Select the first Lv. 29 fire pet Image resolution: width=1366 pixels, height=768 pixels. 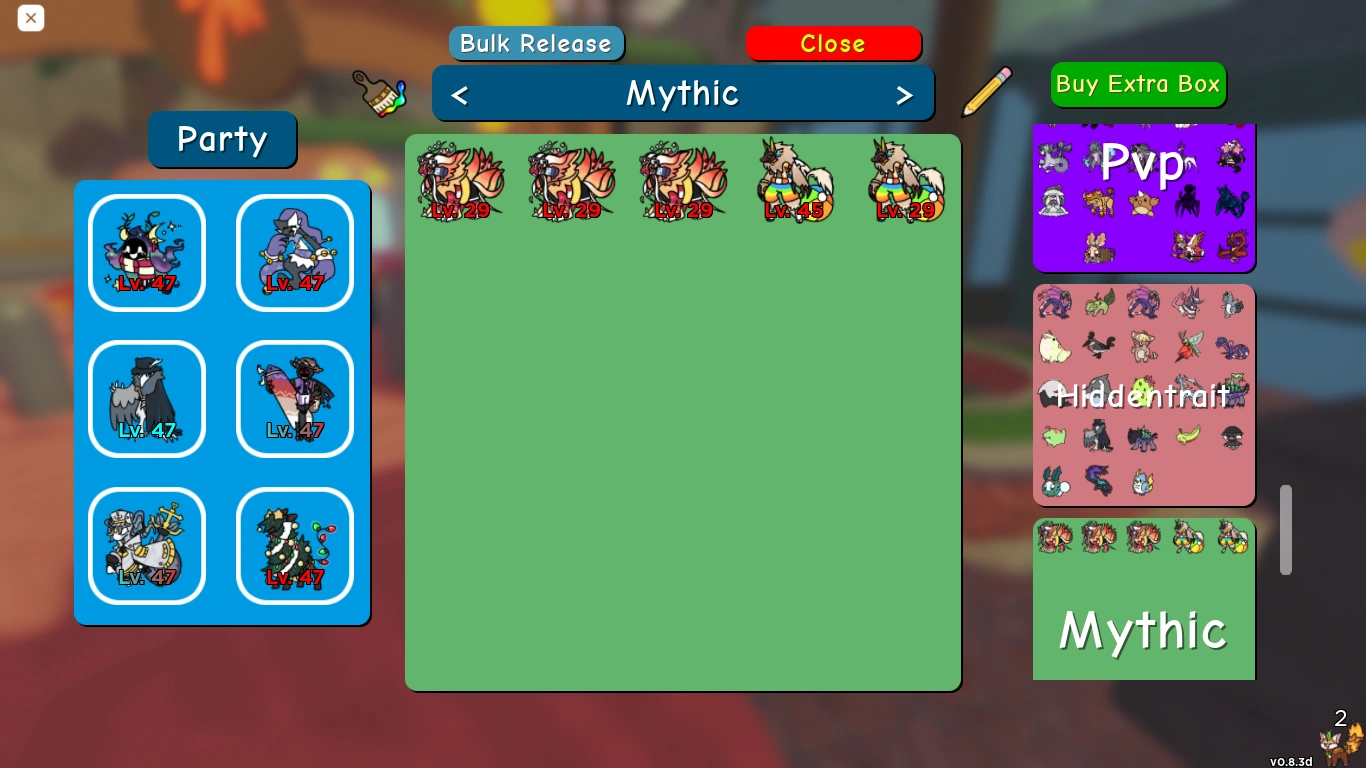[x=460, y=182]
